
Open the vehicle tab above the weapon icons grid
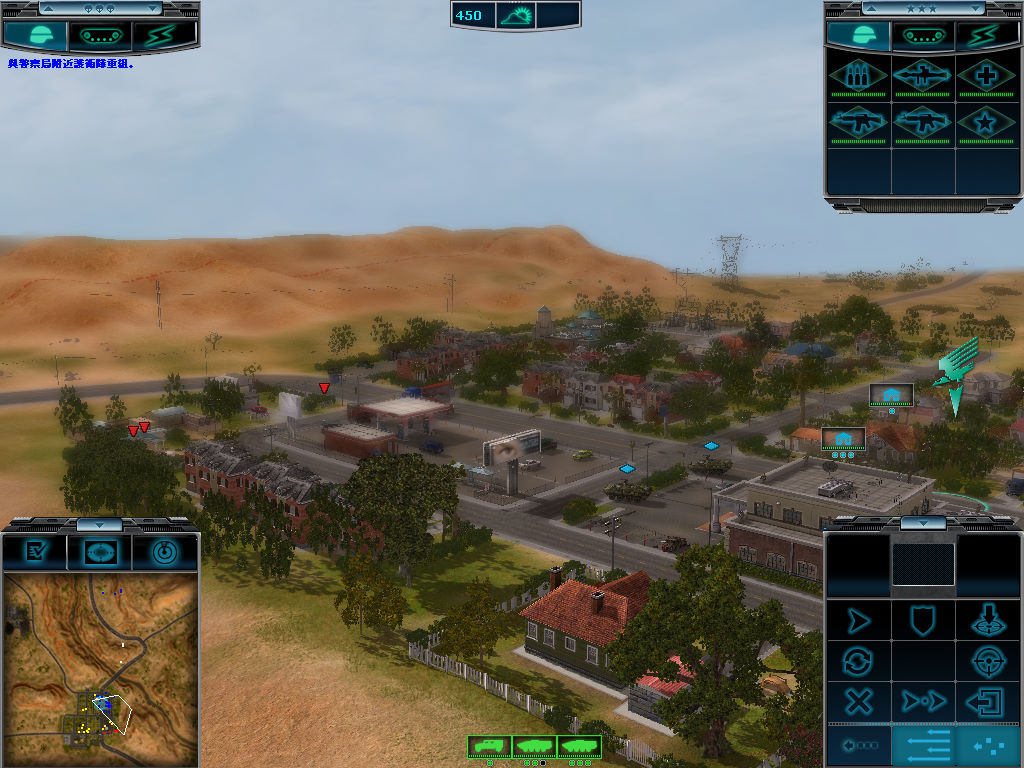(923, 36)
